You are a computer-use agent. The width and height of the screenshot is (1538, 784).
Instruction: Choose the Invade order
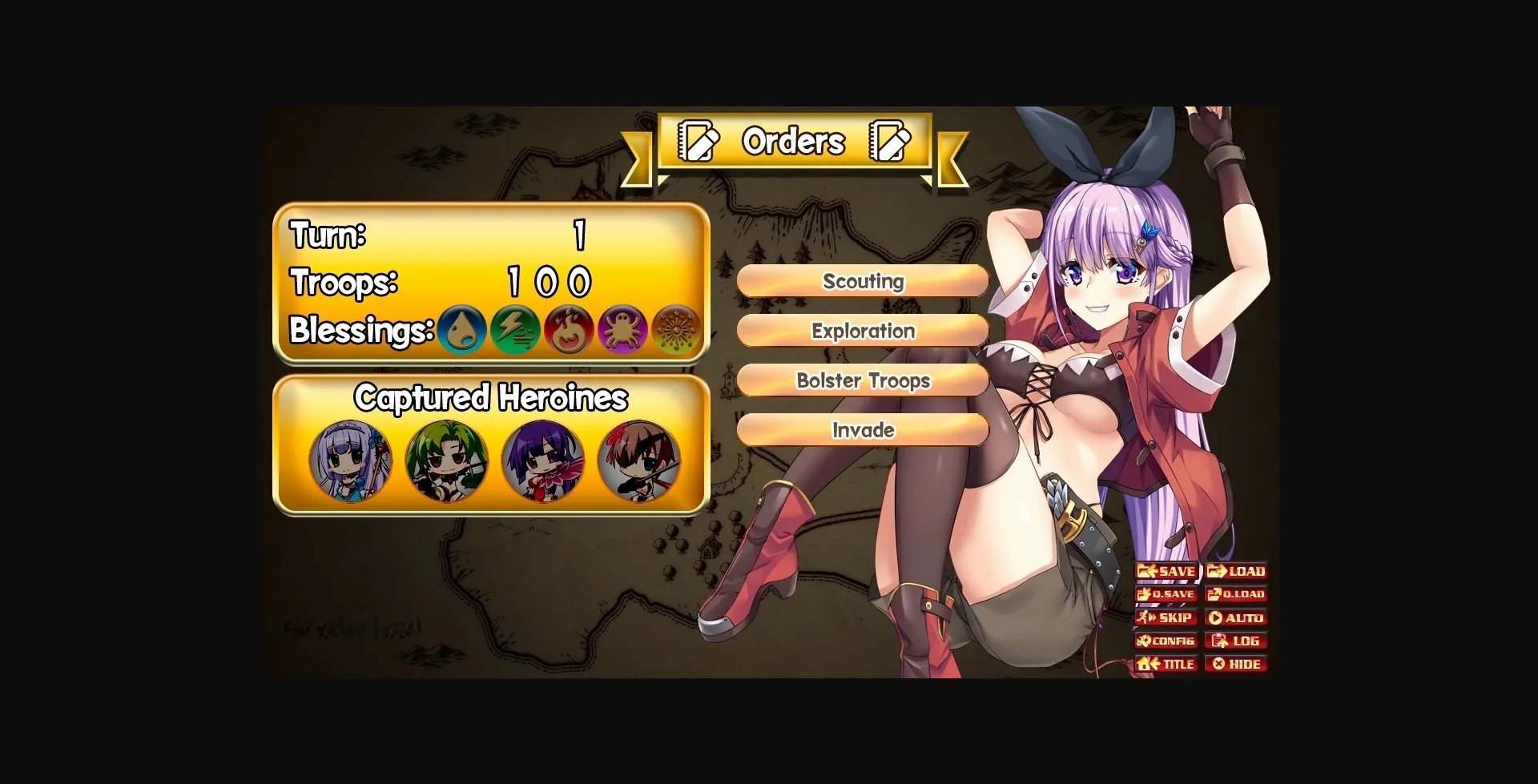click(x=864, y=430)
